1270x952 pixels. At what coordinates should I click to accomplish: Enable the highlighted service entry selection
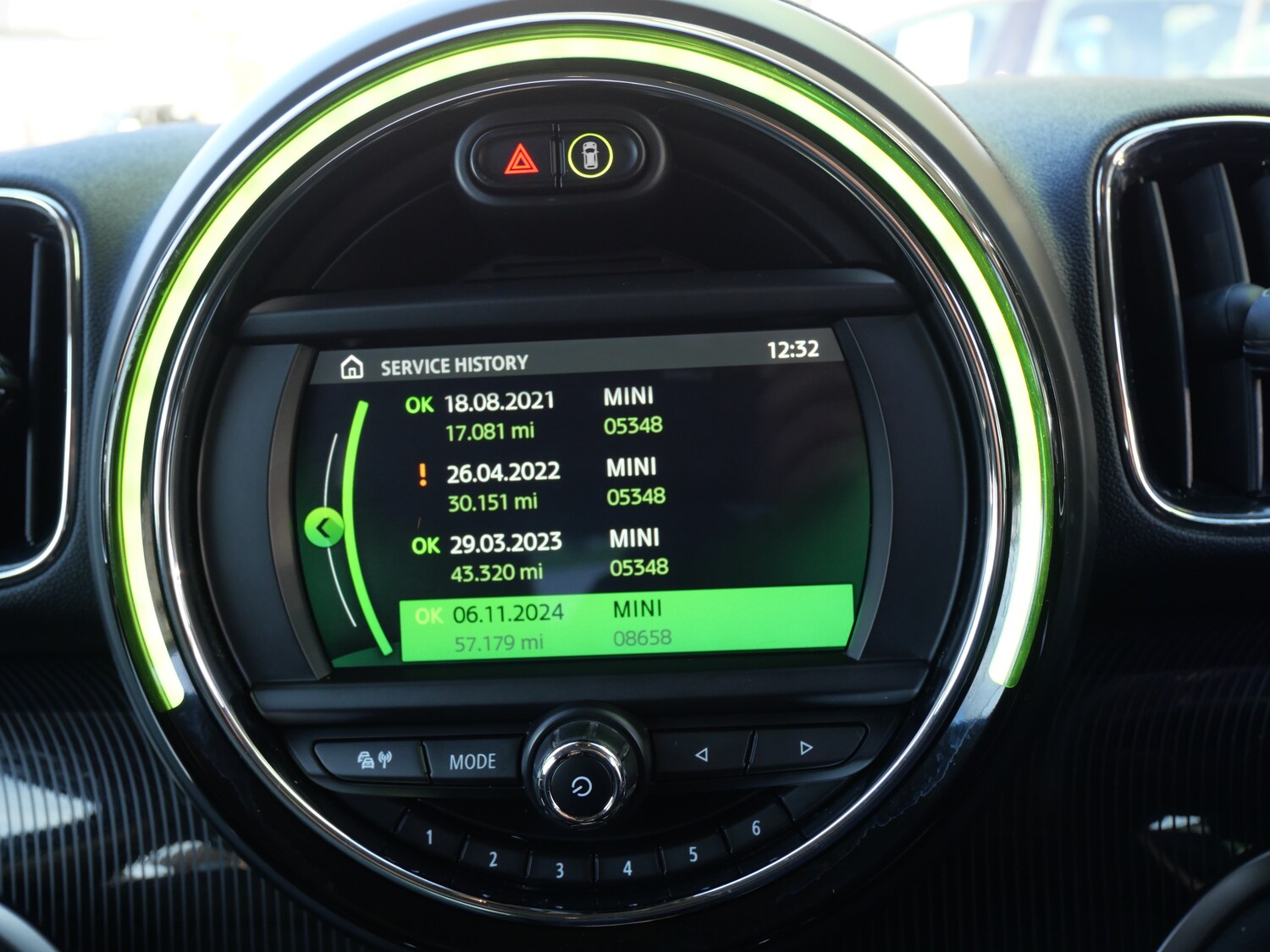pyautogui.click(x=627, y=622)
